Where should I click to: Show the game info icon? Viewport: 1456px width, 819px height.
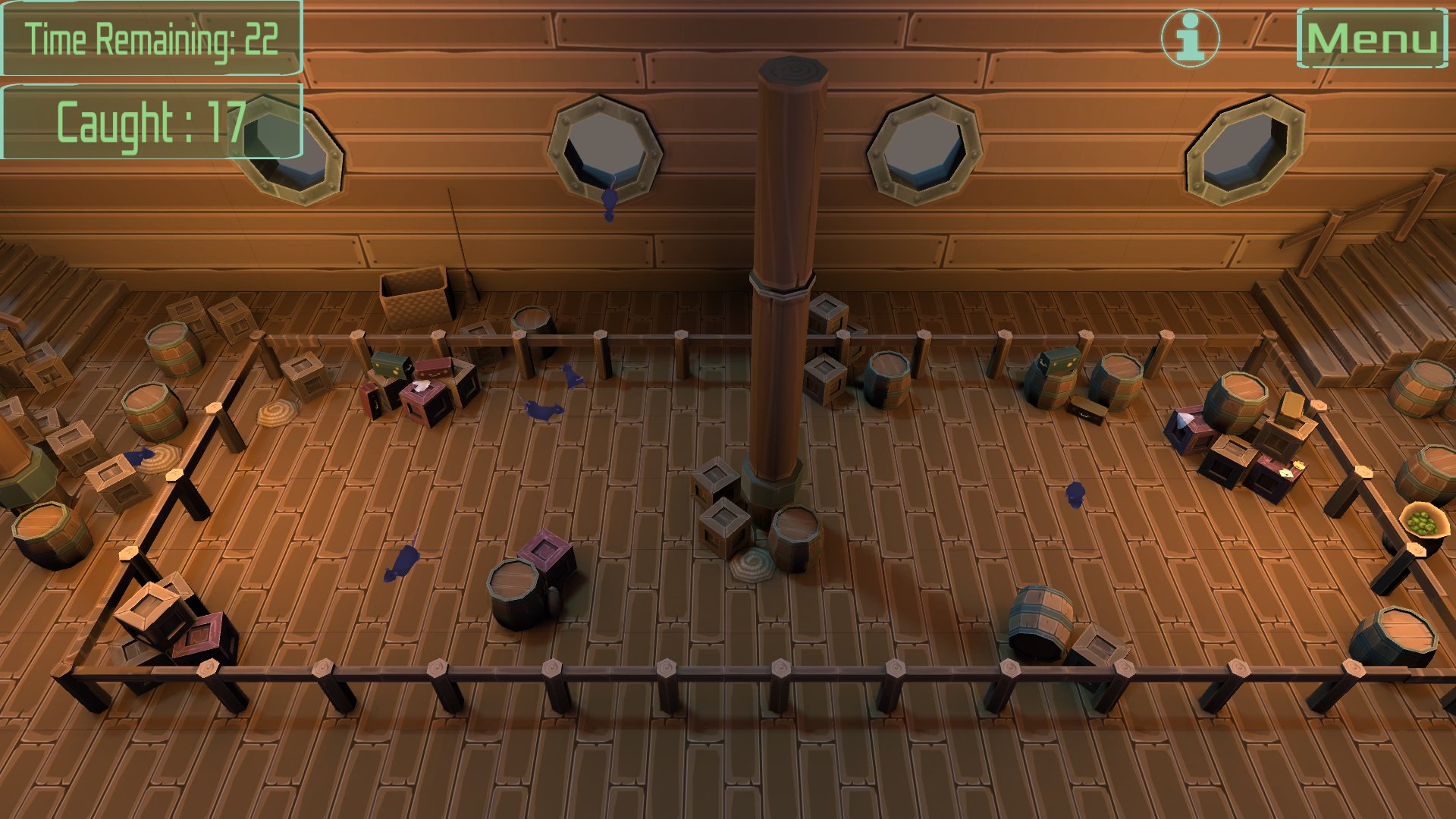click(x=1190, y=38)
